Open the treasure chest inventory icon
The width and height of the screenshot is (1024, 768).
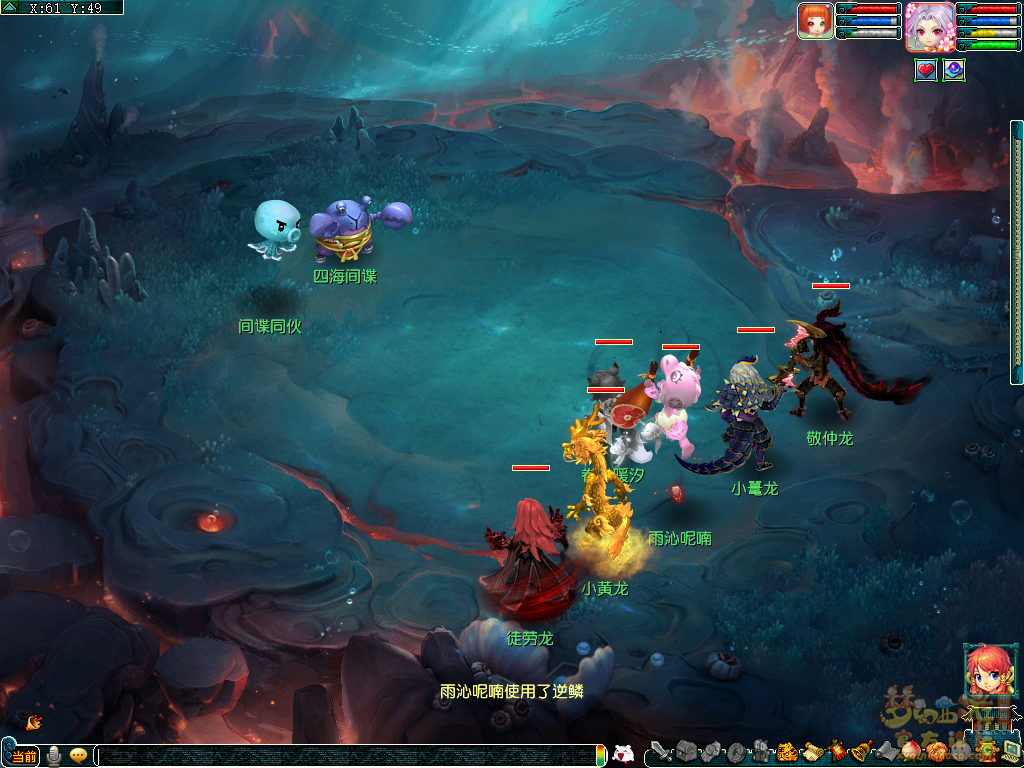pyautogui.click(x=686, y=750)
